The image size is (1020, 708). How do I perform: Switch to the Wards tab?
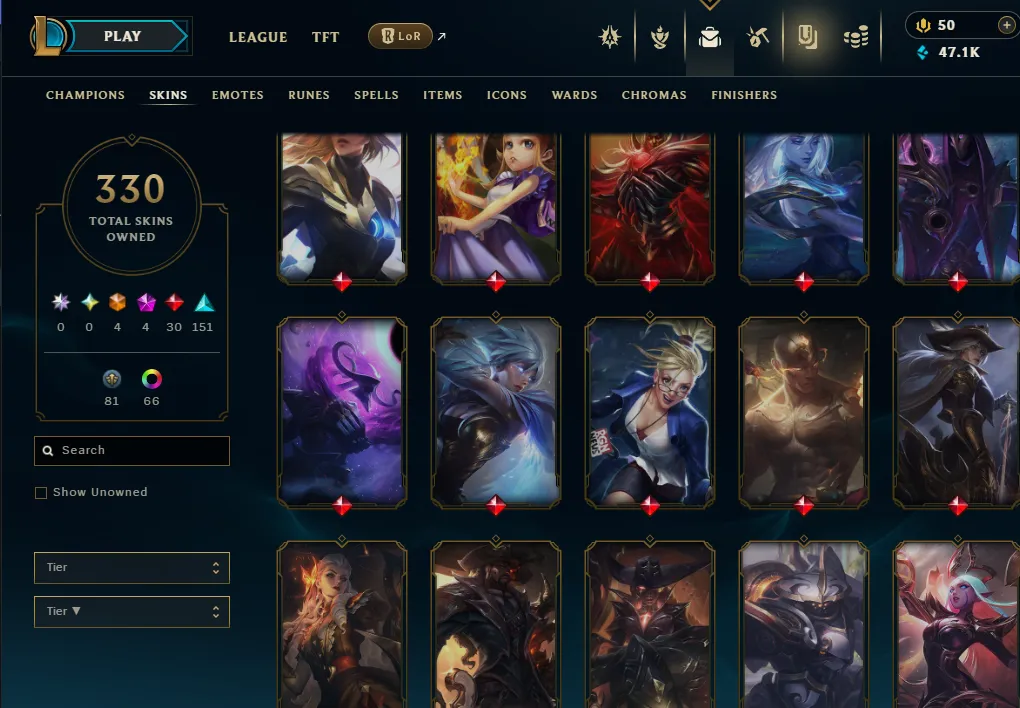coord(574,95)
